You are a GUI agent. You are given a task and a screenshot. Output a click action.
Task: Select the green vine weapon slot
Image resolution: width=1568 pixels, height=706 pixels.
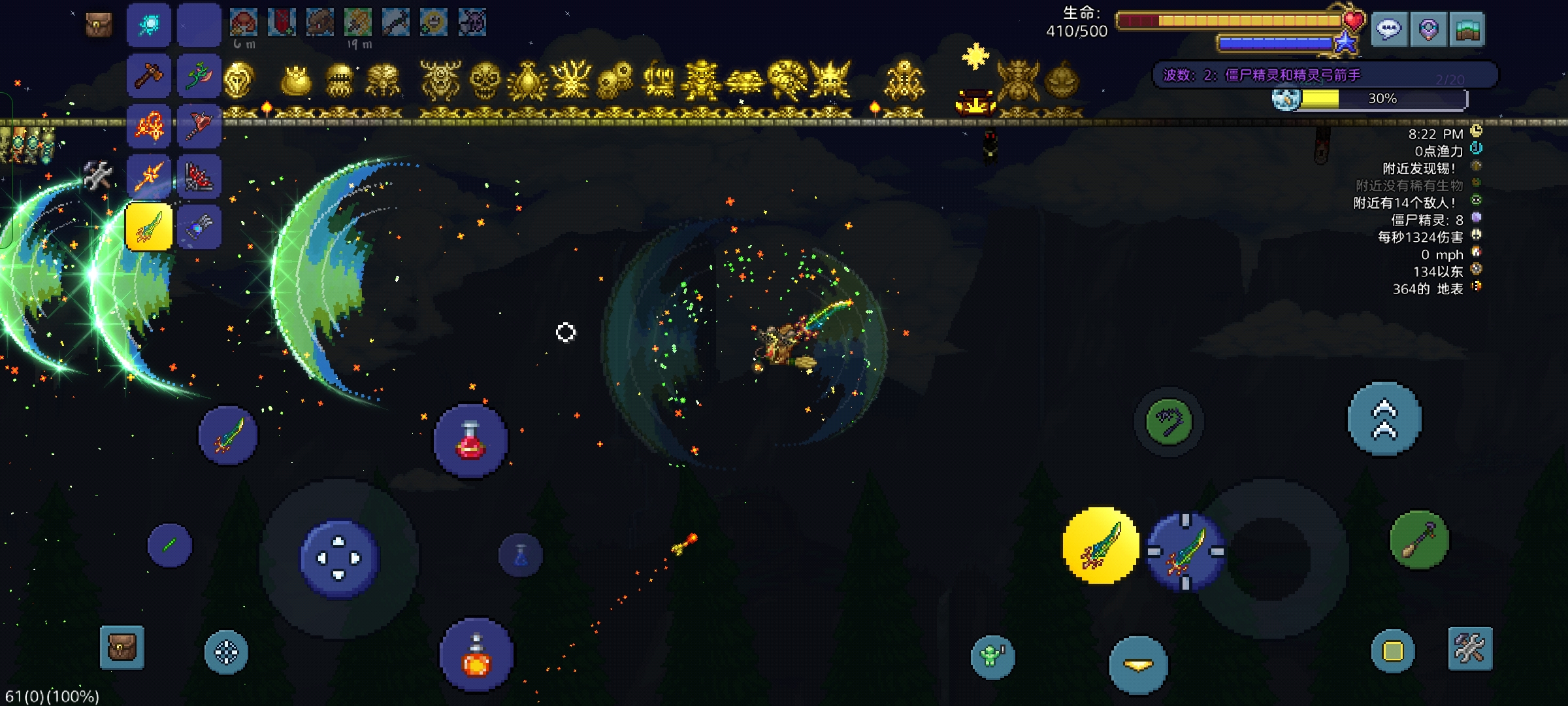click(x=199, y=76)
